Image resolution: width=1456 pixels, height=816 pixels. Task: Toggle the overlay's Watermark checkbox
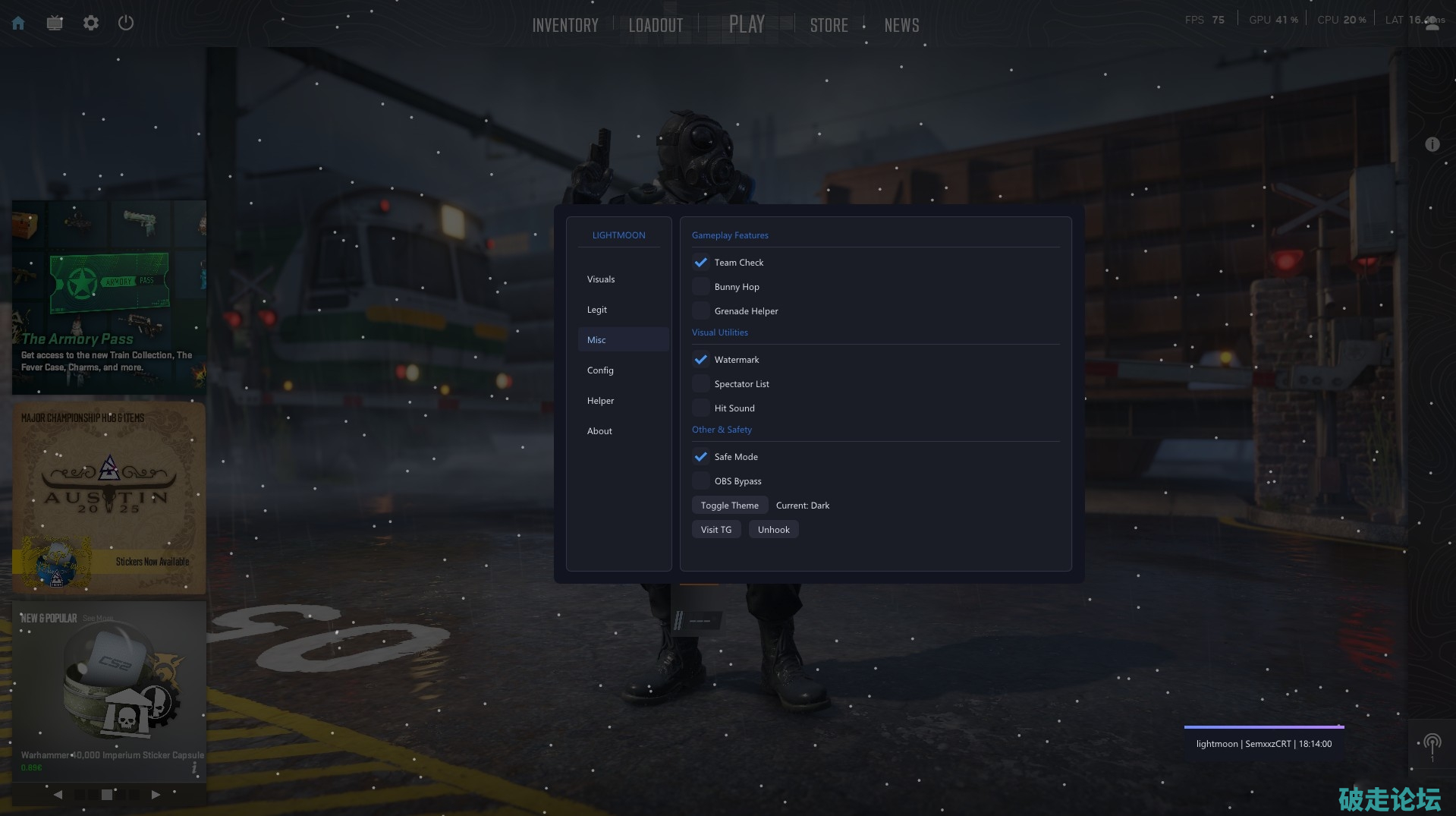[701, 360]
